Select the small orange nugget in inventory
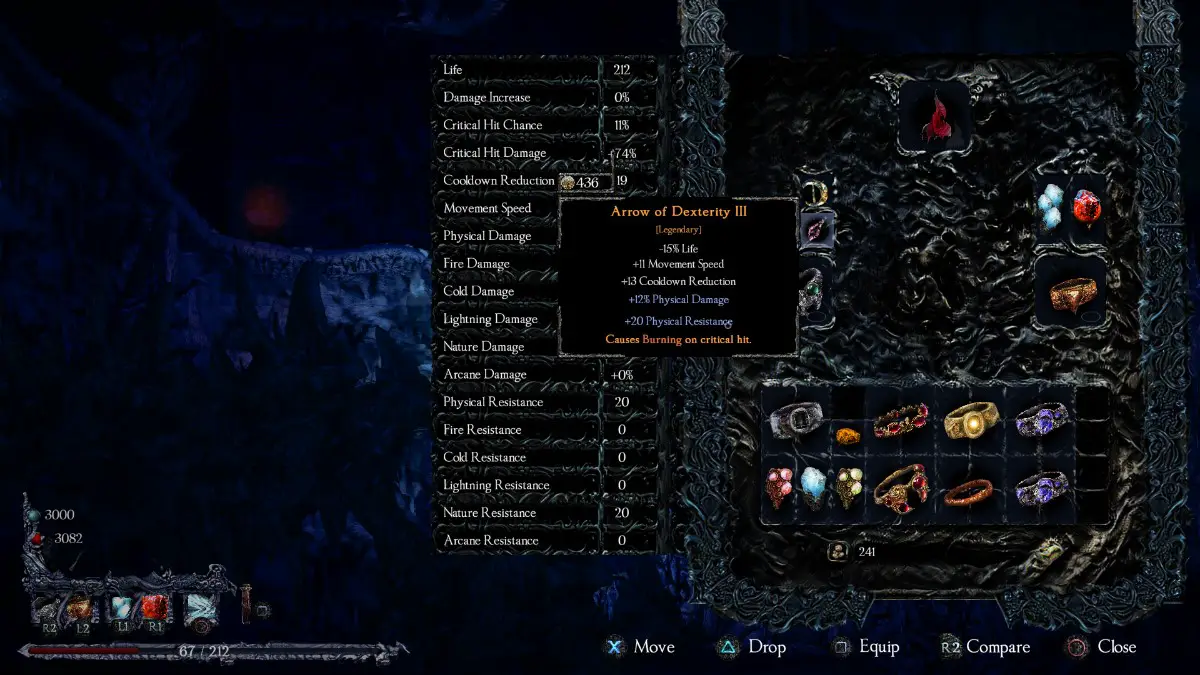This screenshot has width=1200, height=675. click(x=847, y=435)
